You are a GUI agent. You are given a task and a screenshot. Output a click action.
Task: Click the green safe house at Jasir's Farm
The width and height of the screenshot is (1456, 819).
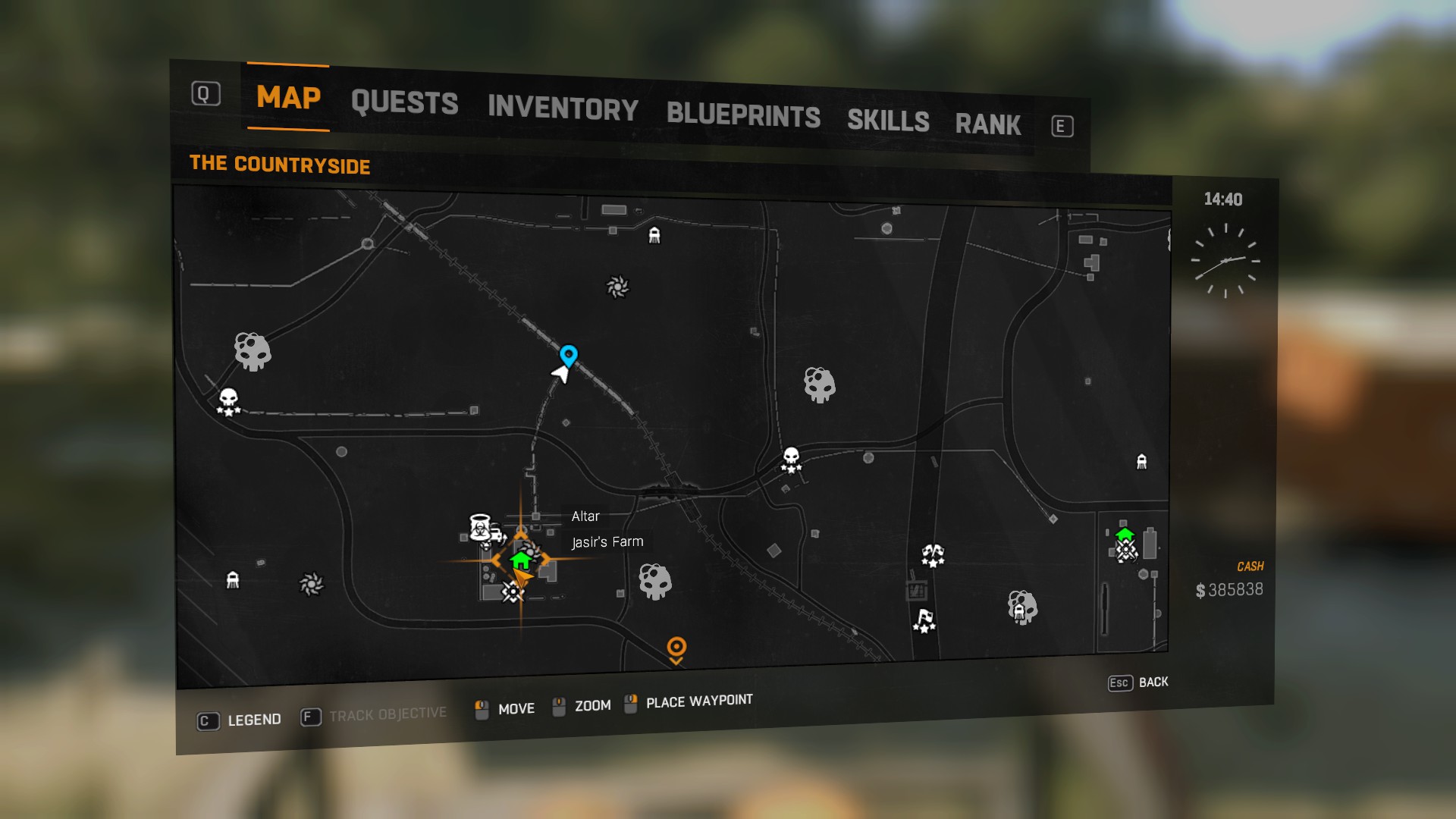(520, 560)
